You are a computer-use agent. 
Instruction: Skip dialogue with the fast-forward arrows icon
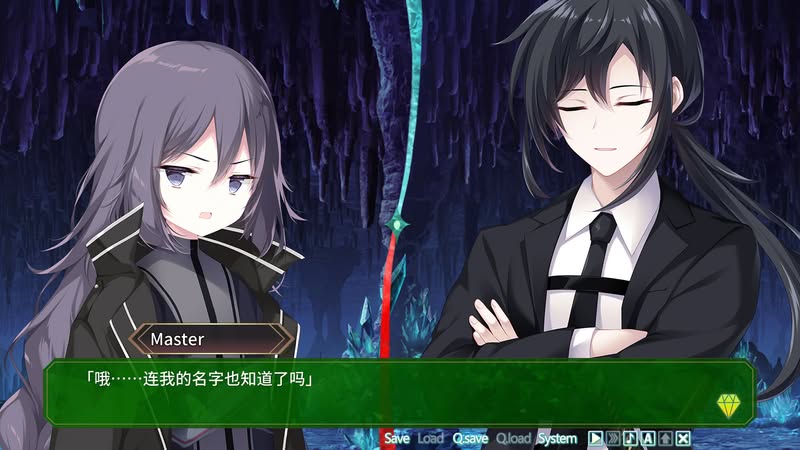coord(613,438)
